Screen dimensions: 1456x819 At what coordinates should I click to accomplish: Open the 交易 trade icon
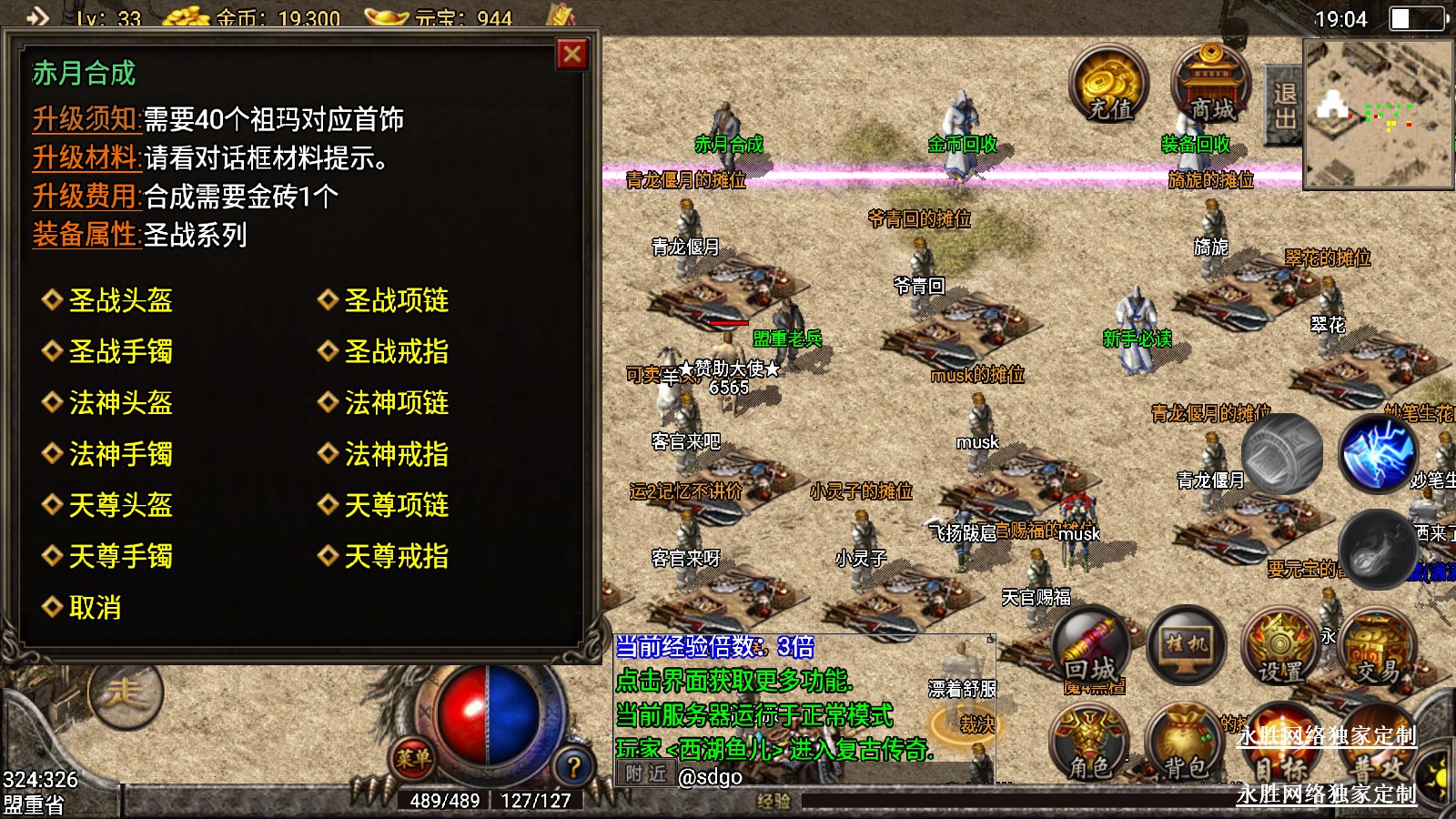point(1378,649)
